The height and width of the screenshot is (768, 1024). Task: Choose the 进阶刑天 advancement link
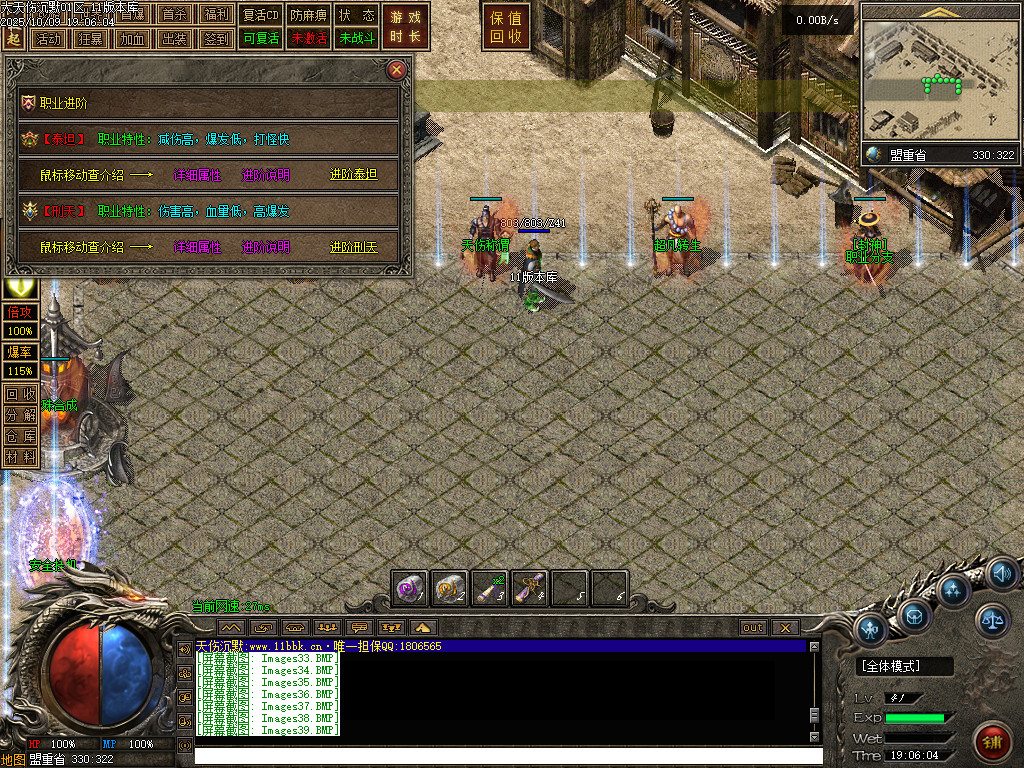pos(354,247)
